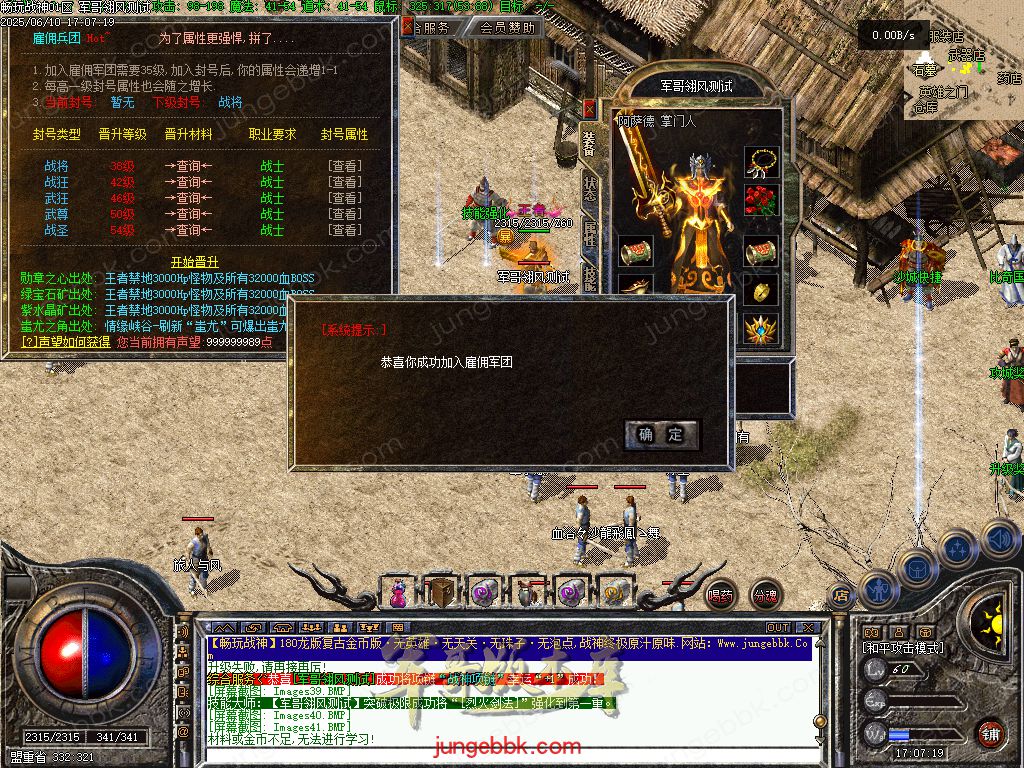Select the red roses equipment slot
1024x768 pixels.
[x=761, y=204]
